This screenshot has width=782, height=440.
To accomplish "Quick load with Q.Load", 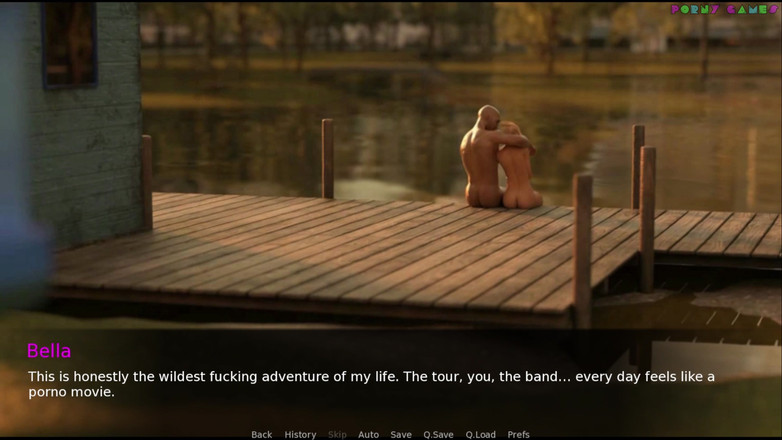I will coord(480,434).
